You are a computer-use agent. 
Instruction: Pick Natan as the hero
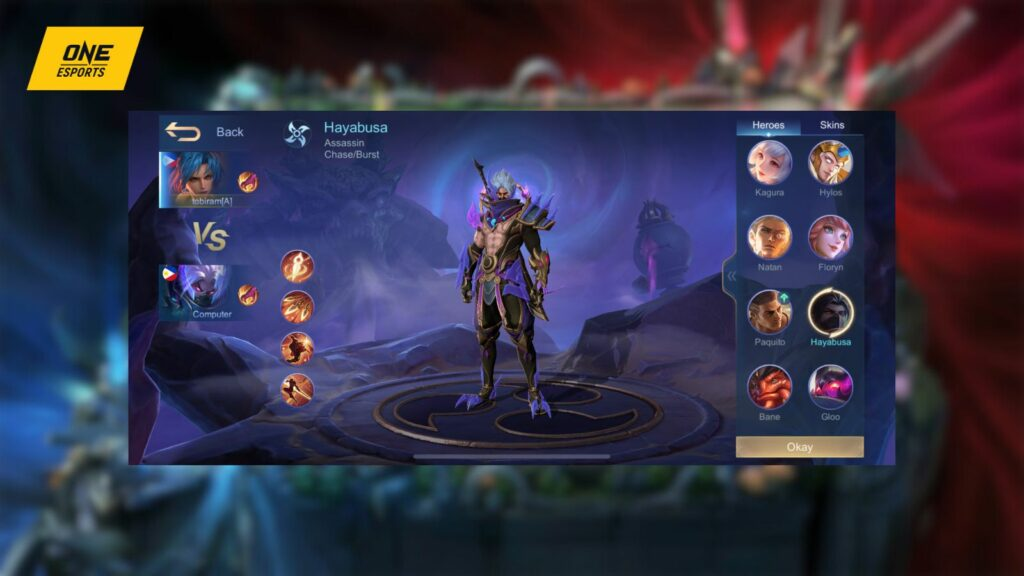(770, 237)
